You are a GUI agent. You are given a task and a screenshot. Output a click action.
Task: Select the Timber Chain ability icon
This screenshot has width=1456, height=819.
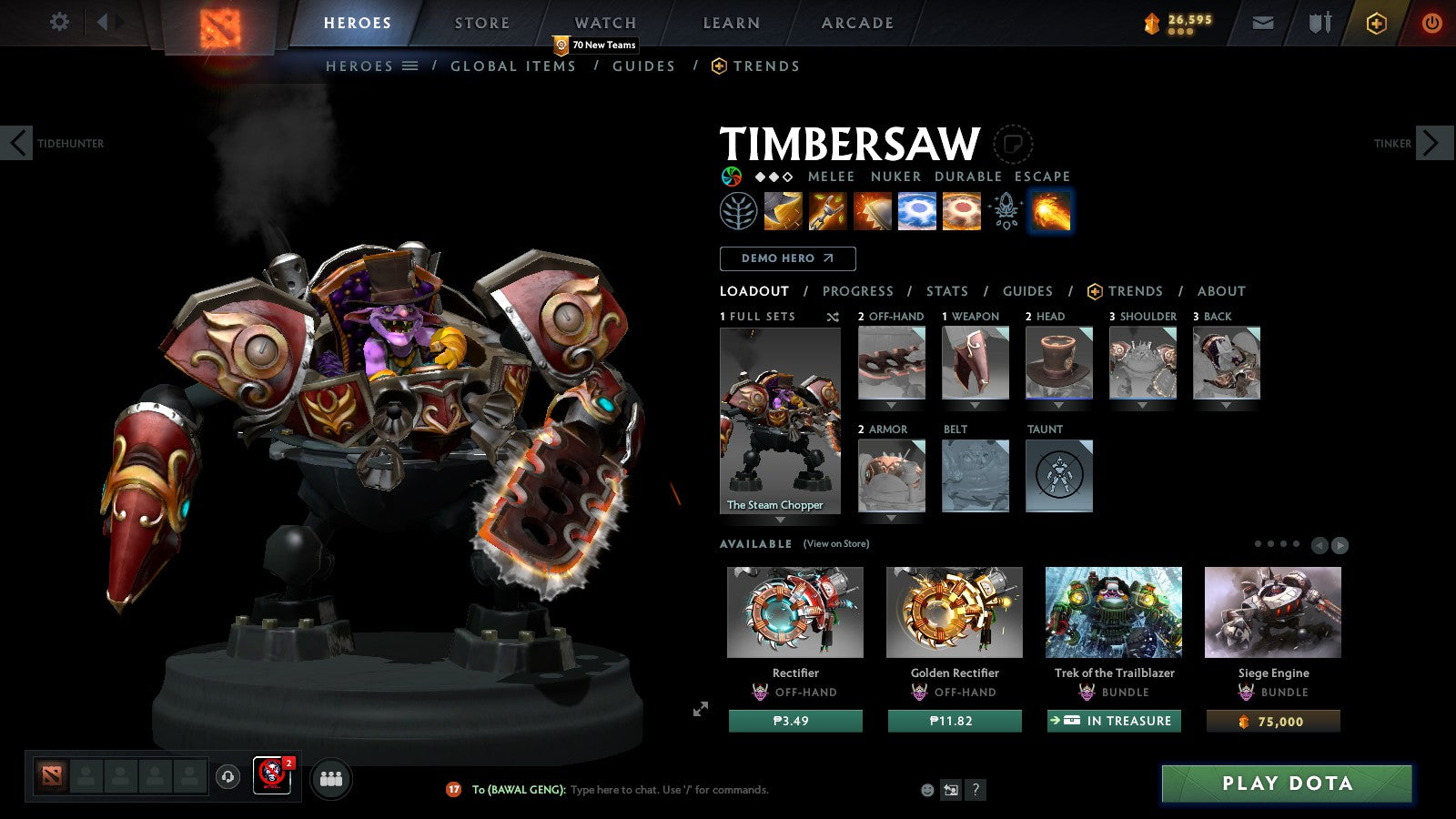[827, 211]
